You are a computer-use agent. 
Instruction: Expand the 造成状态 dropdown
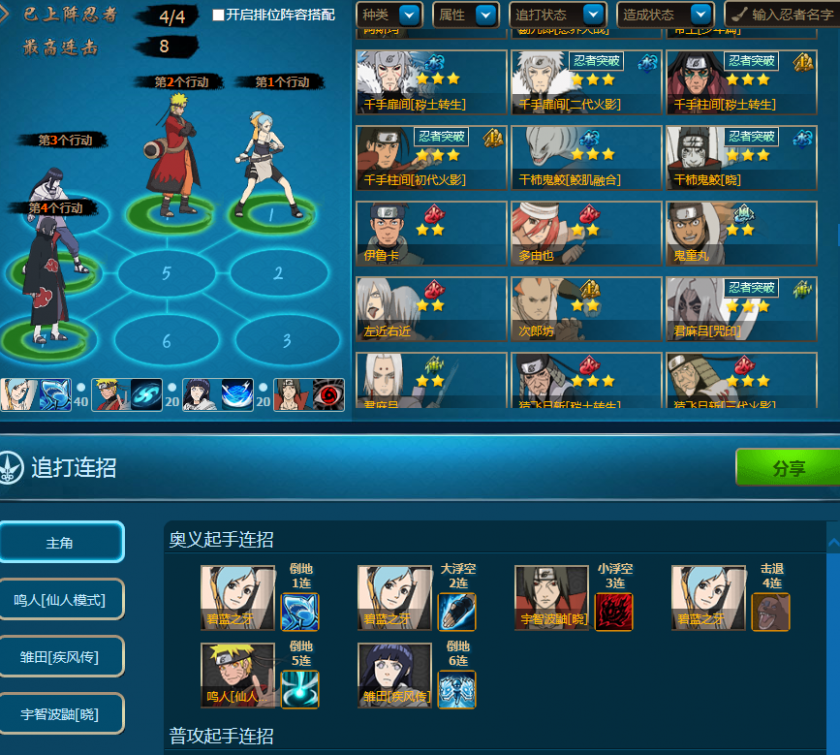(x=664, y=15)
